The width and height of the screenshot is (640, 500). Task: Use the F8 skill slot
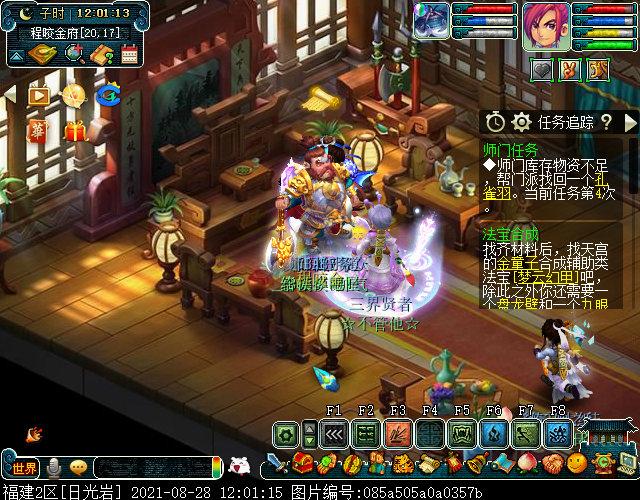click(557, 434)
